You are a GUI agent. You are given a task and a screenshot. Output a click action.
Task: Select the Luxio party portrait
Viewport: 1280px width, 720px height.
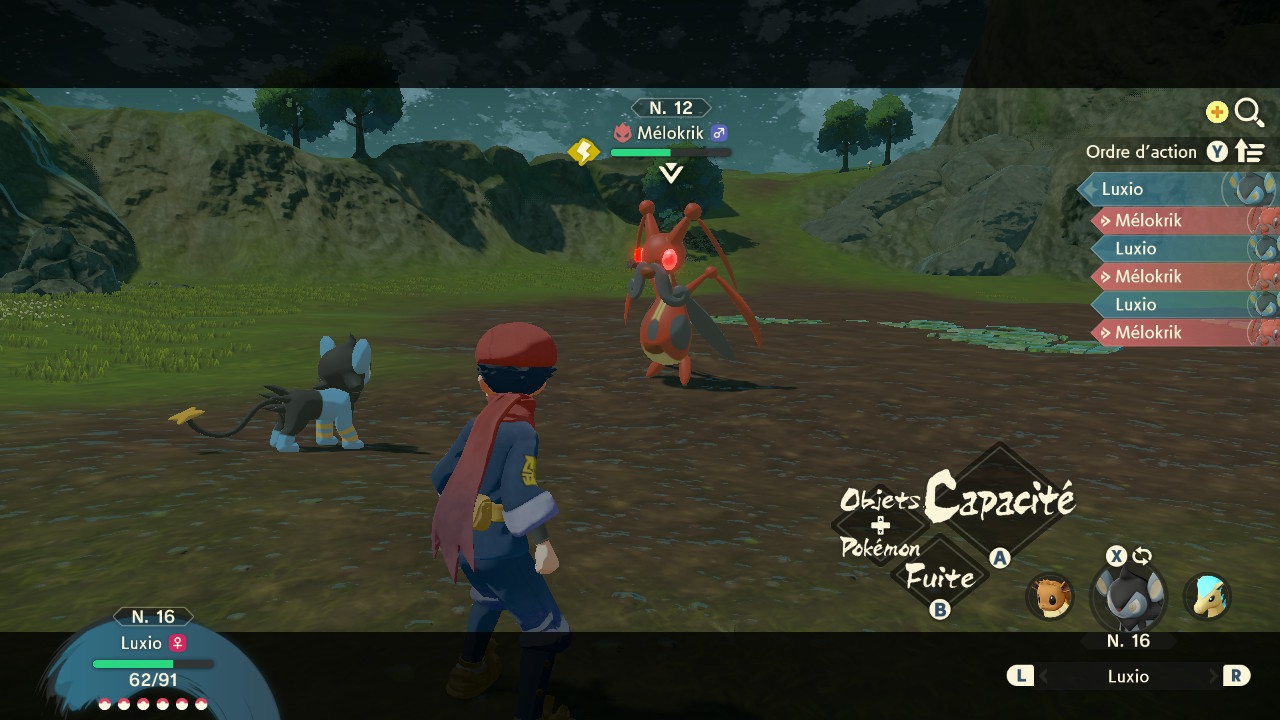click(1128, 596)
